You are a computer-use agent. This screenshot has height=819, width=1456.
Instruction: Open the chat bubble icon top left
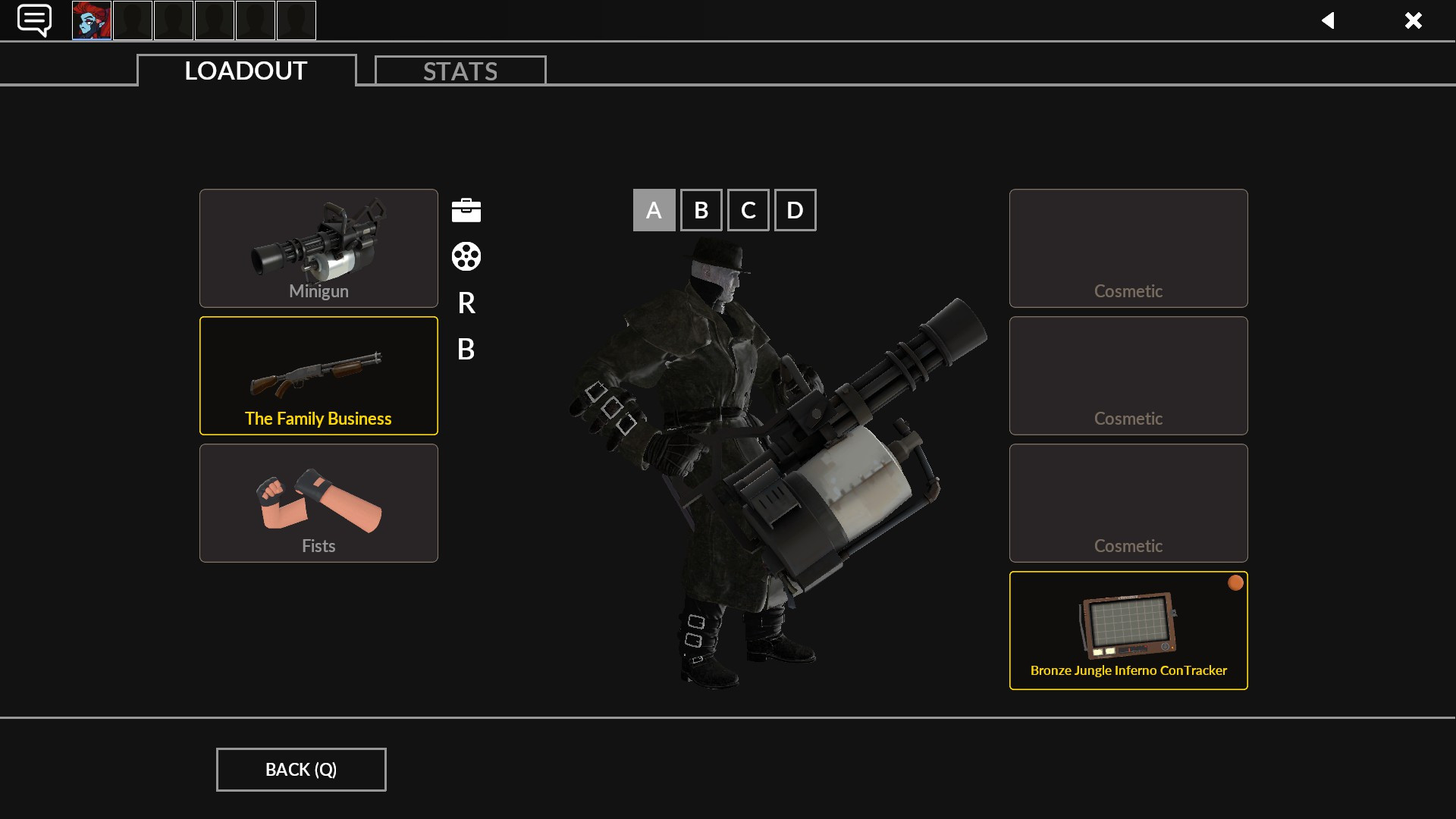(34, 20)
